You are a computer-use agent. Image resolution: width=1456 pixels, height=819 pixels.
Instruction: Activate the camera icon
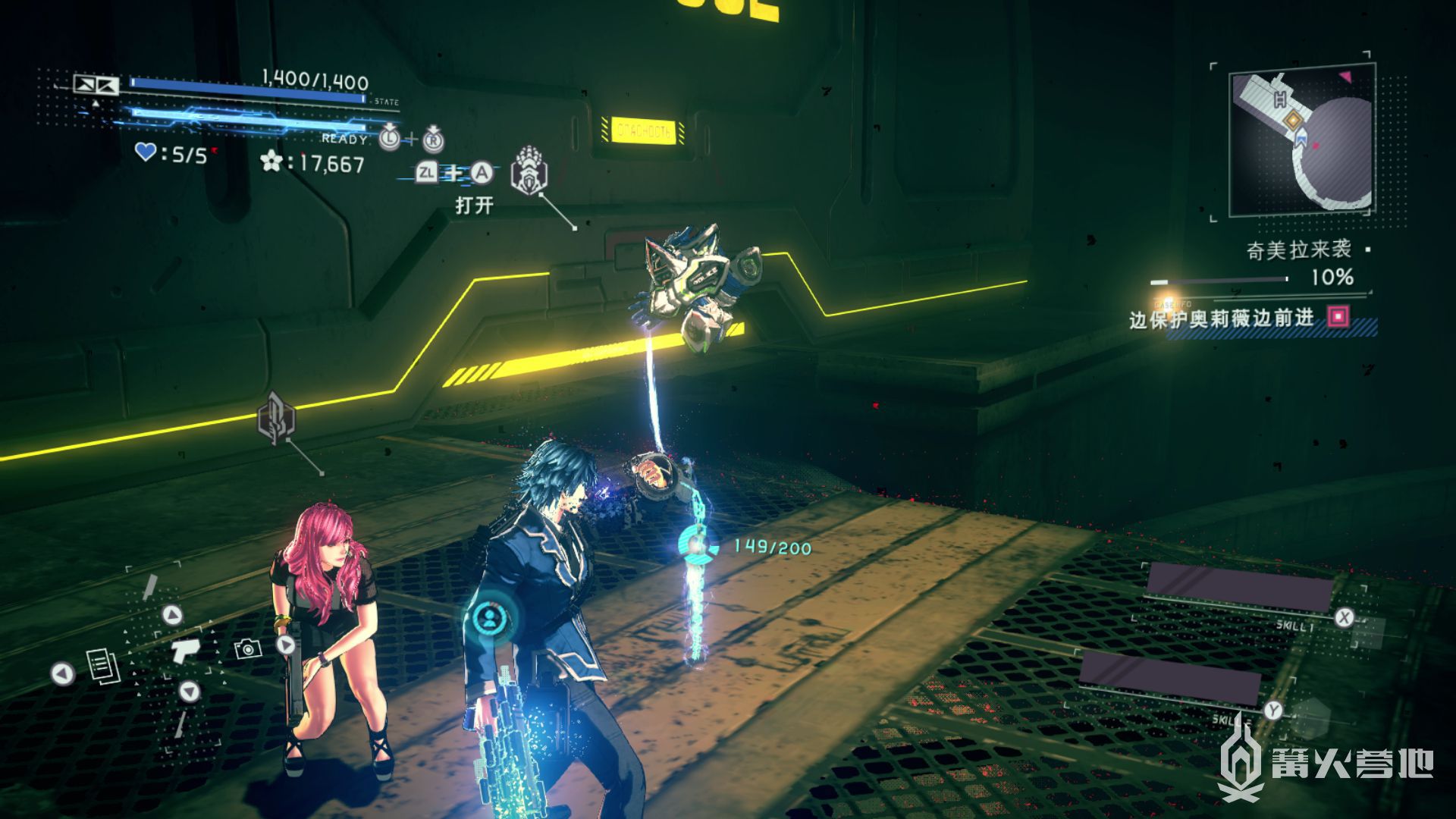pos(248,648)
